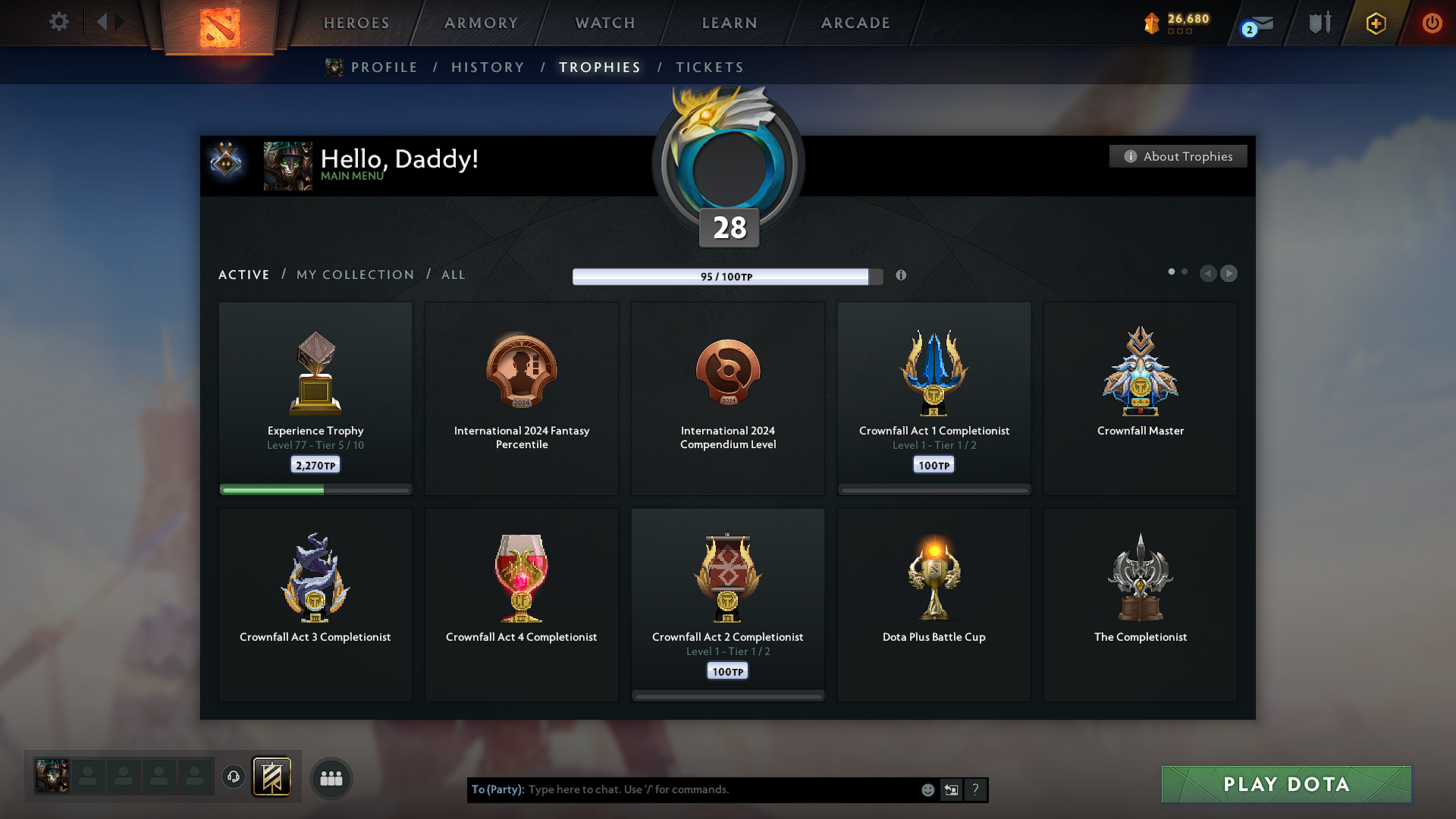The height and width of the screenshot is (819, 1456).
Task: Click the Dota Plus hexagon icon
Action: click(x=1375, y=23)
